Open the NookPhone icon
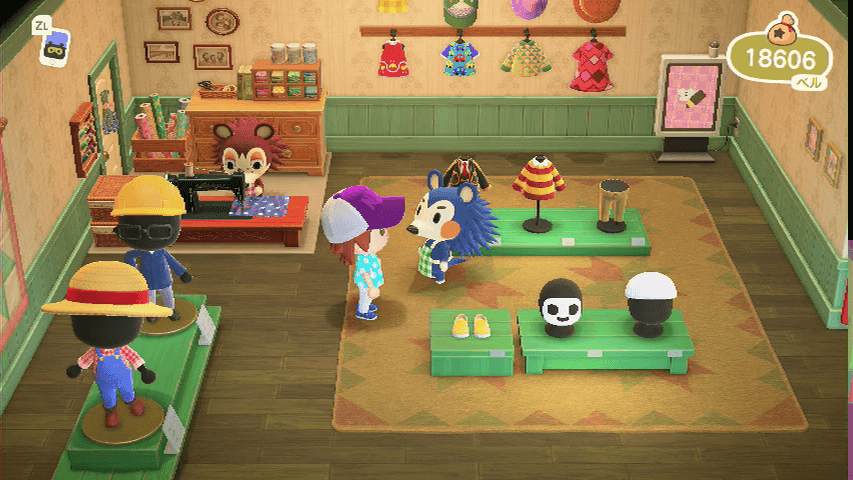 pos(54,47)
